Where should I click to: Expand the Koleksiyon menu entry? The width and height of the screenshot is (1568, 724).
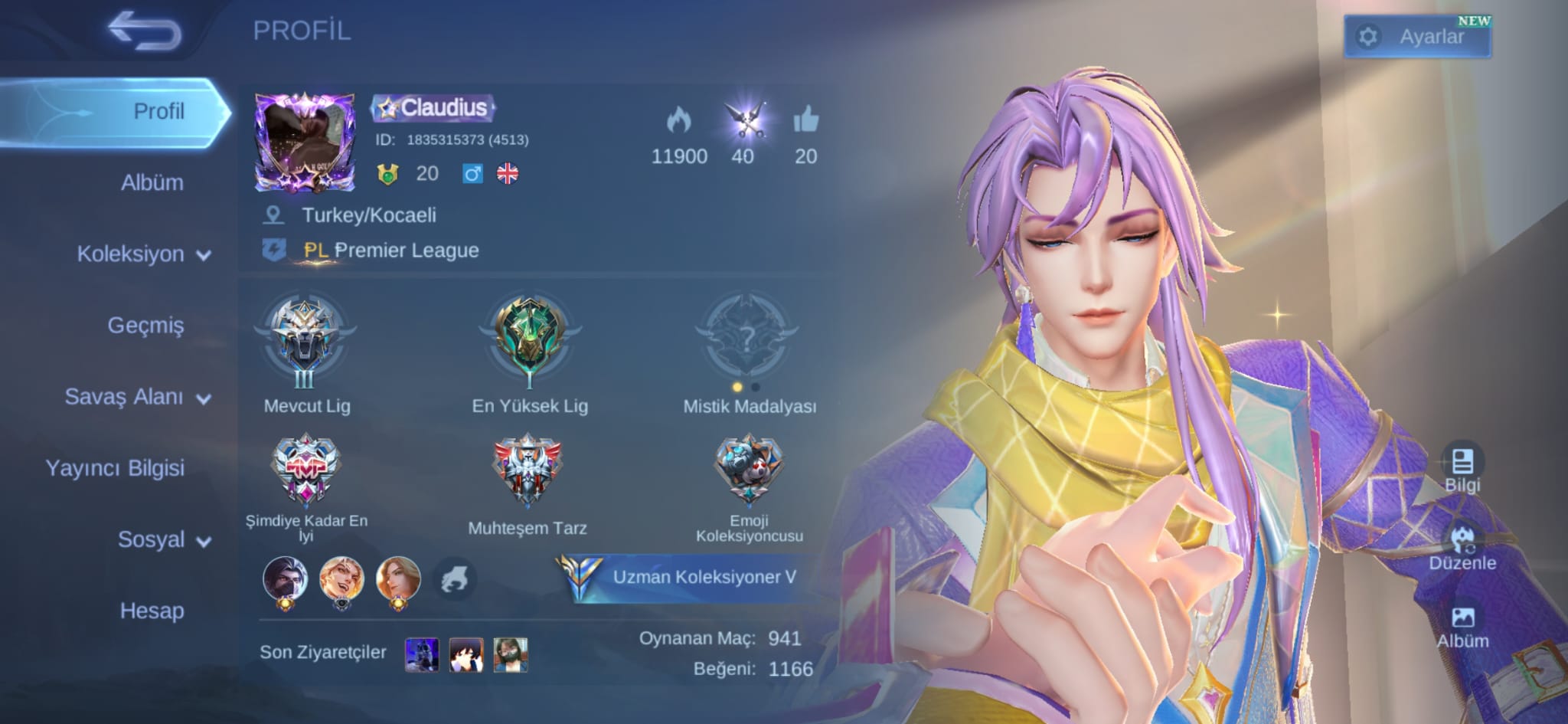144,254
